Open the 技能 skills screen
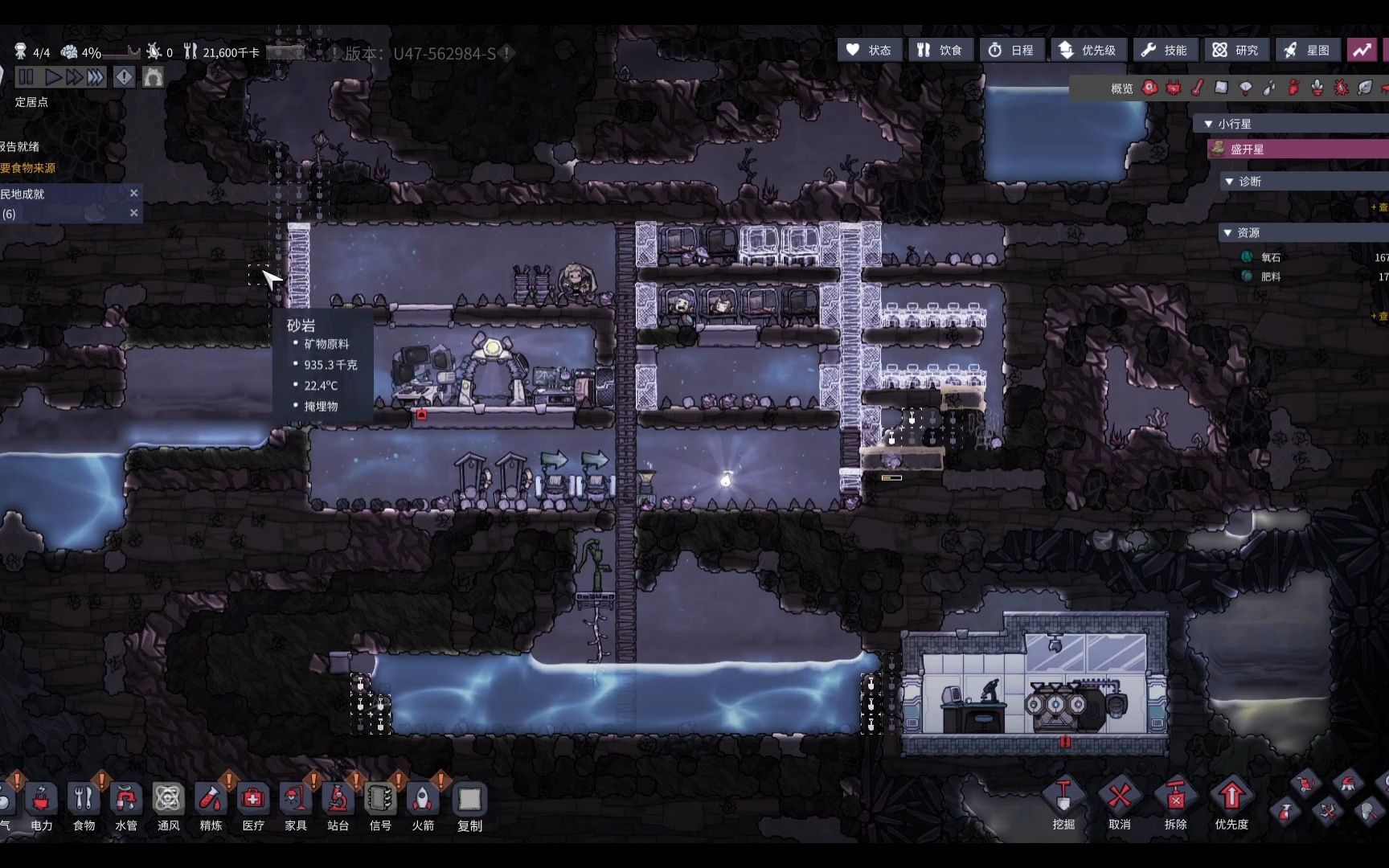Screen dimensions: 1389x868 click(1165, 51)
